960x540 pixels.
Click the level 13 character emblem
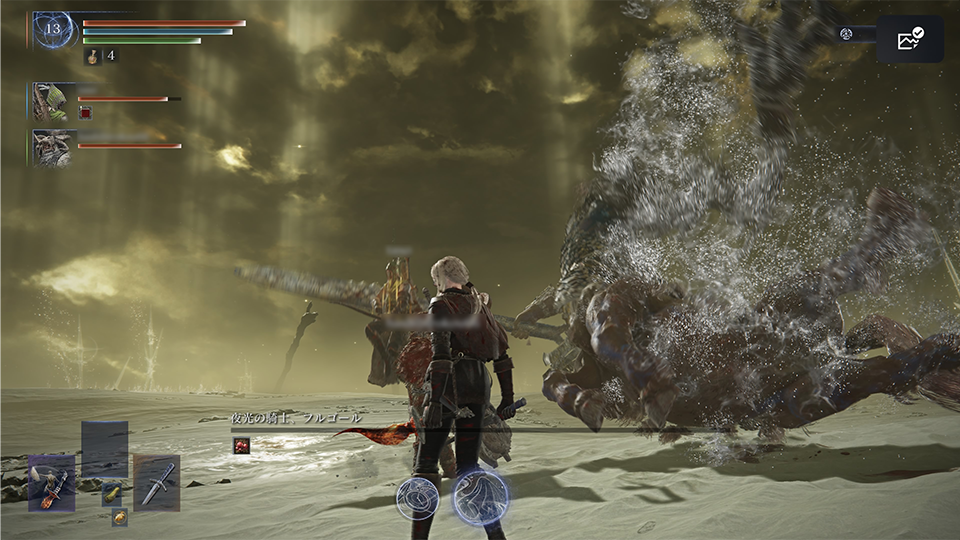pos(53,30)
